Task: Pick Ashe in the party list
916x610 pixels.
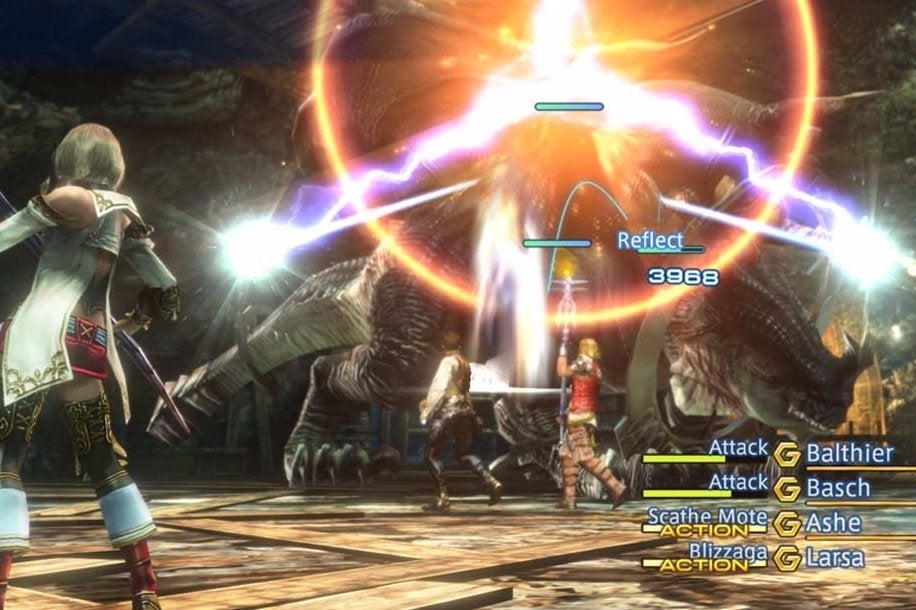Action: [833, 522]
